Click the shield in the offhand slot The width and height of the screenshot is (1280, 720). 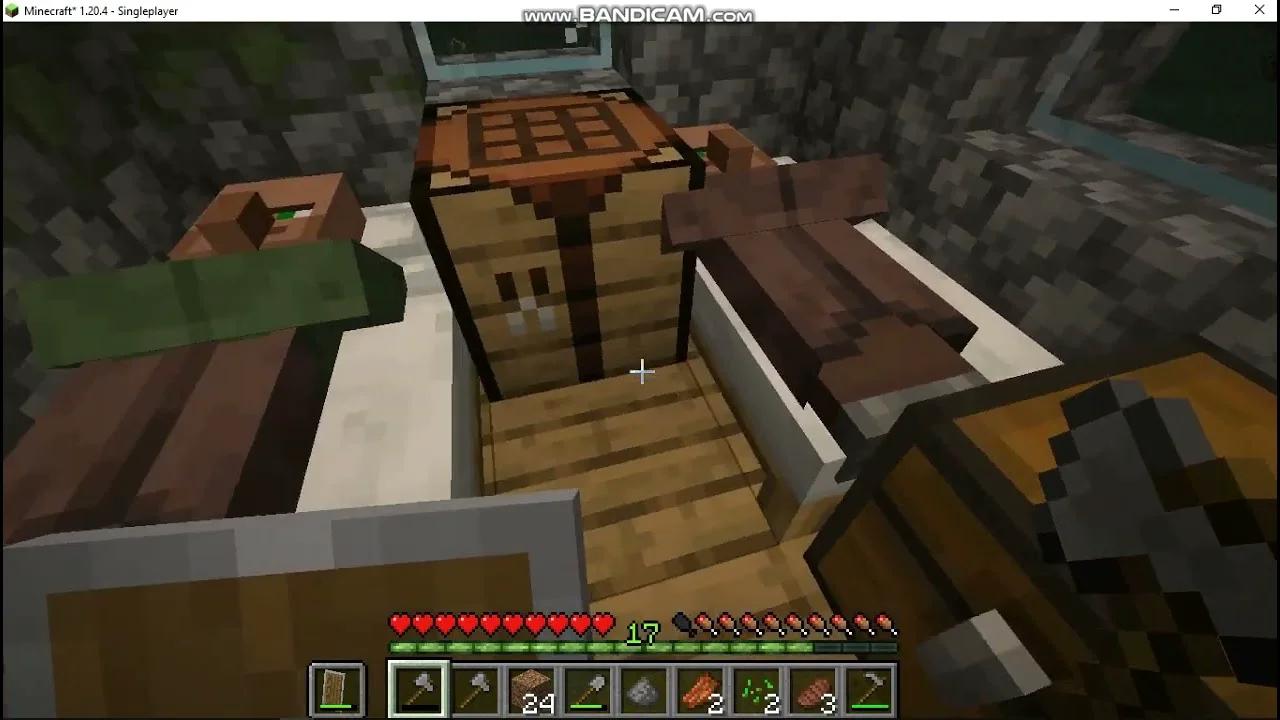335,688
